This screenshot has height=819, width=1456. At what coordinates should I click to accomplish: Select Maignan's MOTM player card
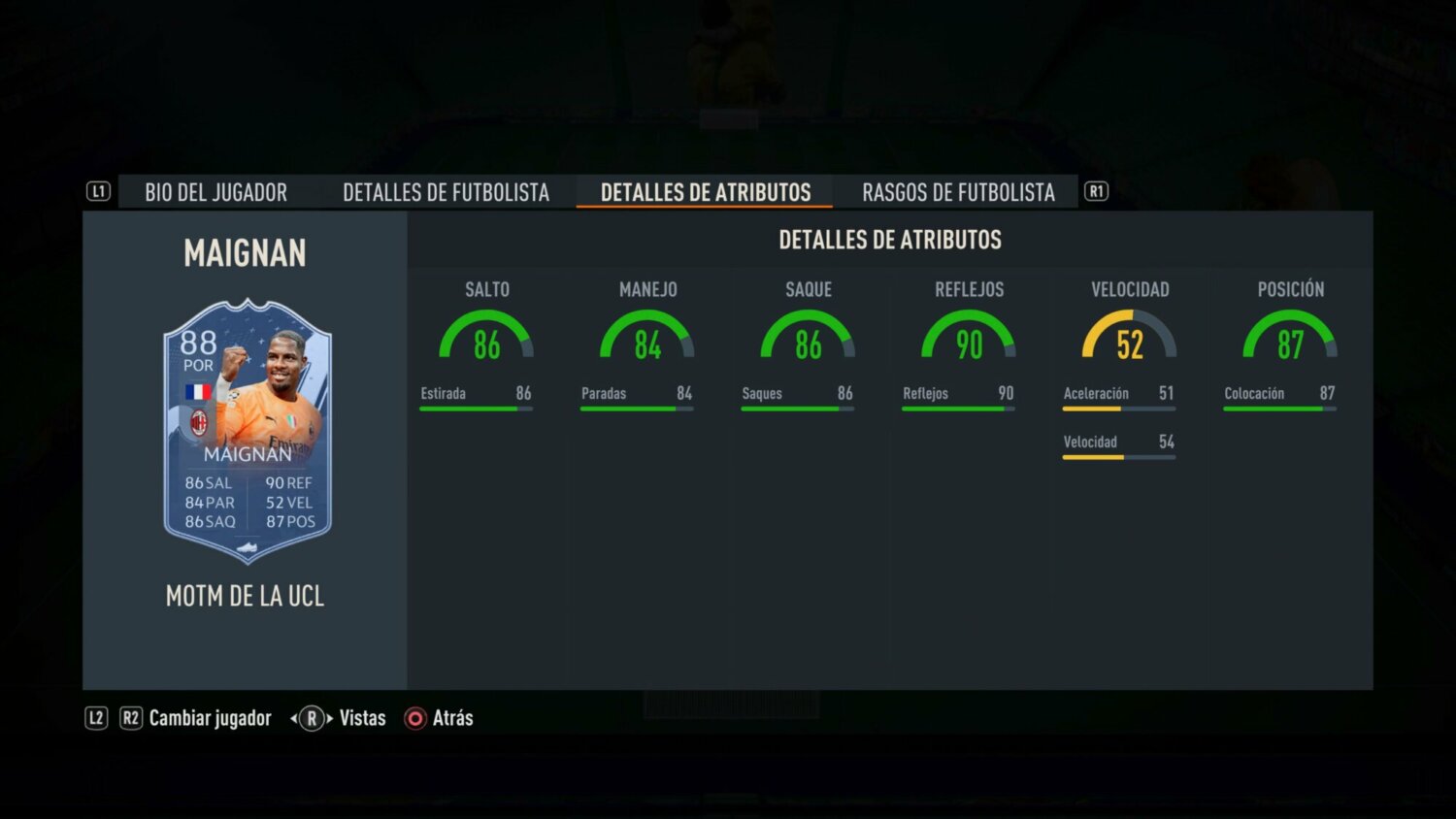247,427
